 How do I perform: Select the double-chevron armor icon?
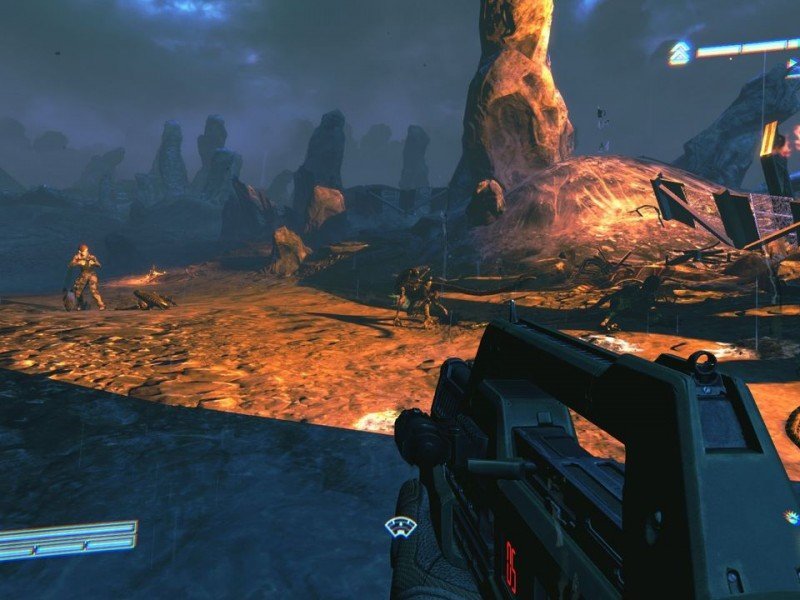(x=680, y=53)
